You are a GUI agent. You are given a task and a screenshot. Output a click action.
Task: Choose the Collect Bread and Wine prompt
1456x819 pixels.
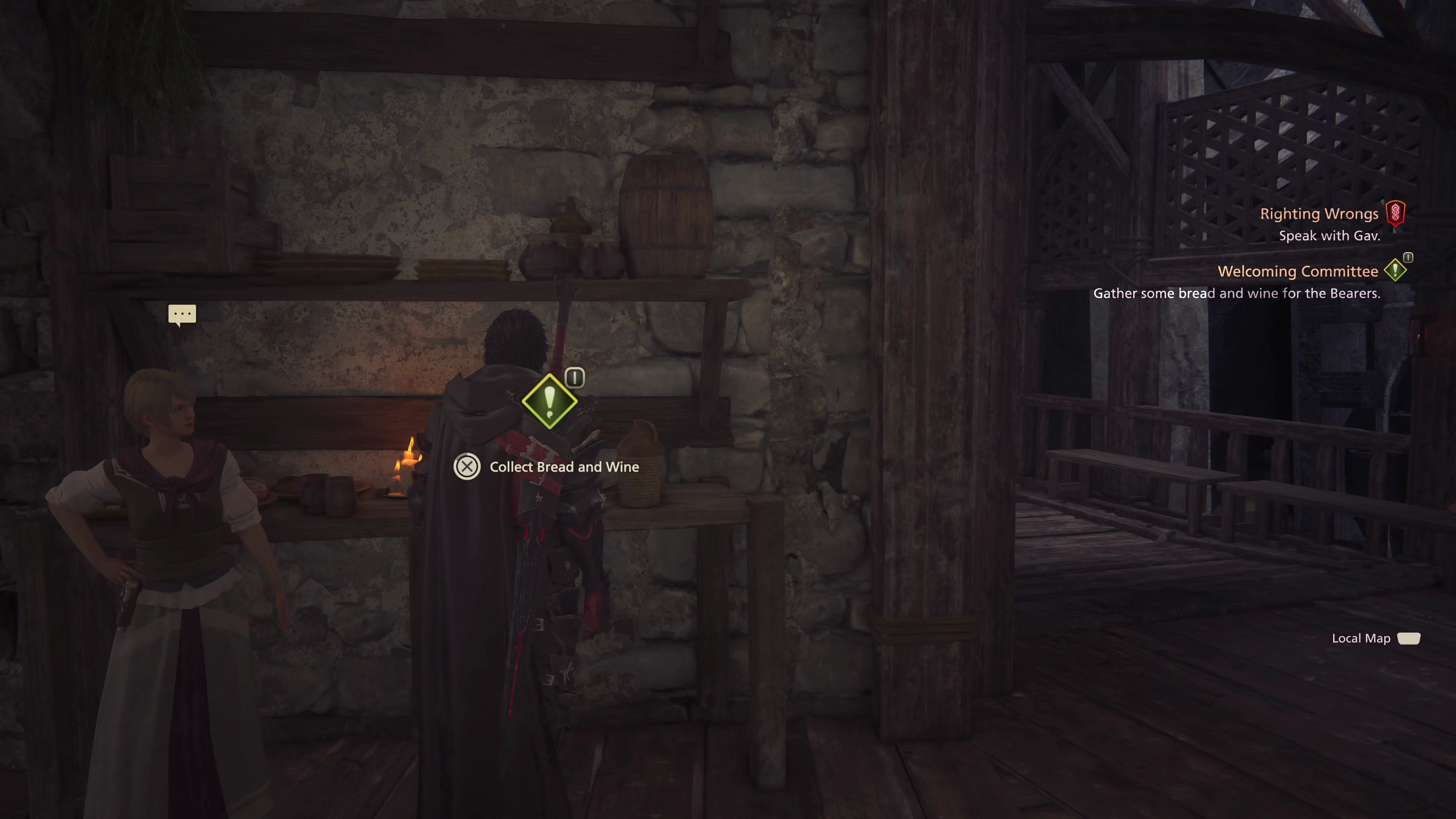563,467
